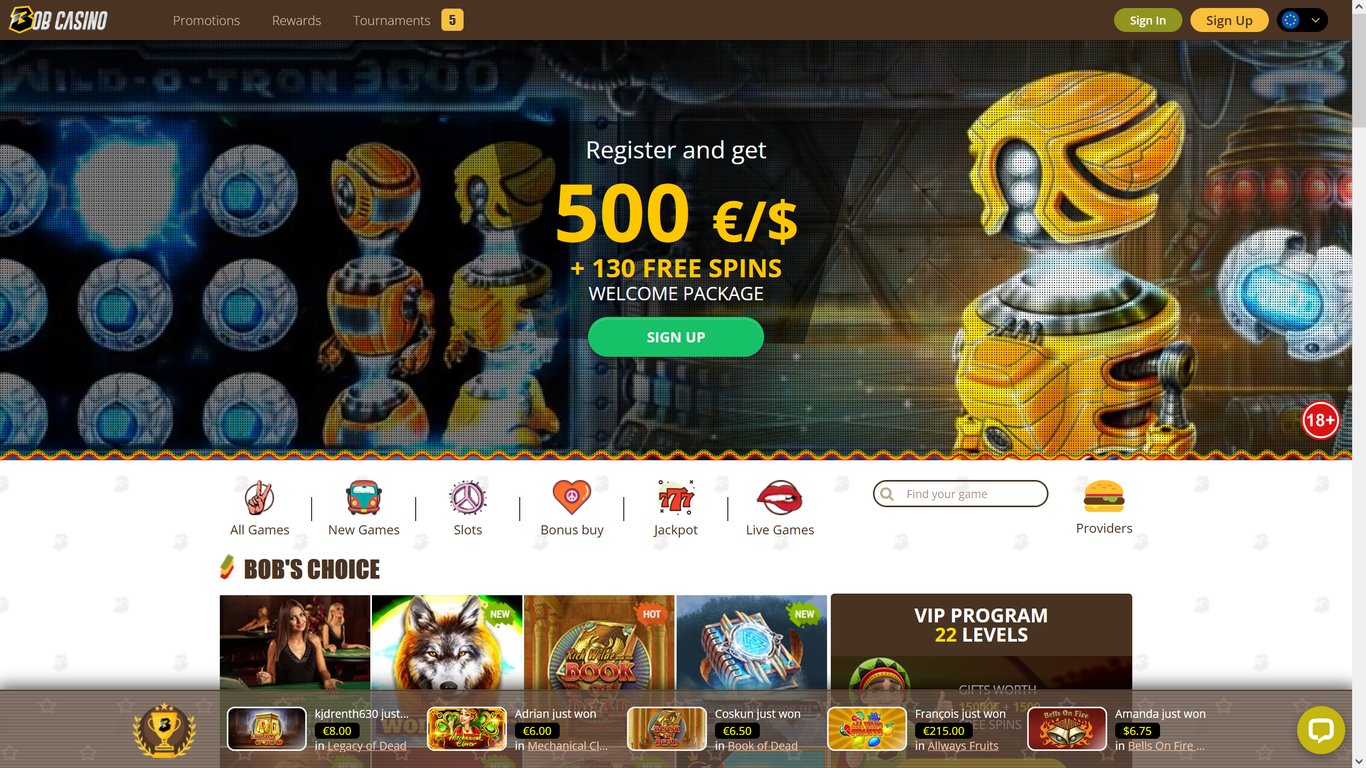Open the New Games section via bus icon
This screenshot has width=1366, height=768.
click(x=363, y=500)
